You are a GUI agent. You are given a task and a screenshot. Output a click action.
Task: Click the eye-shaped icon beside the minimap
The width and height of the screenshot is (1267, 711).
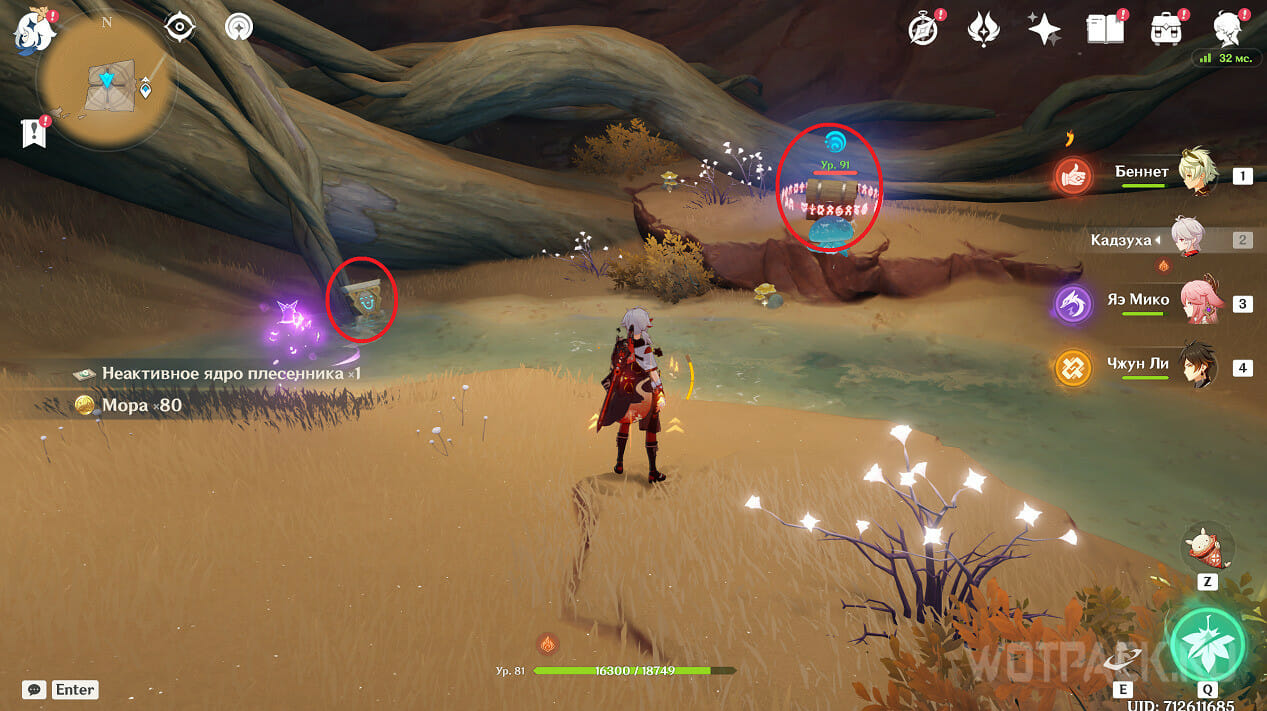(179, 28)
